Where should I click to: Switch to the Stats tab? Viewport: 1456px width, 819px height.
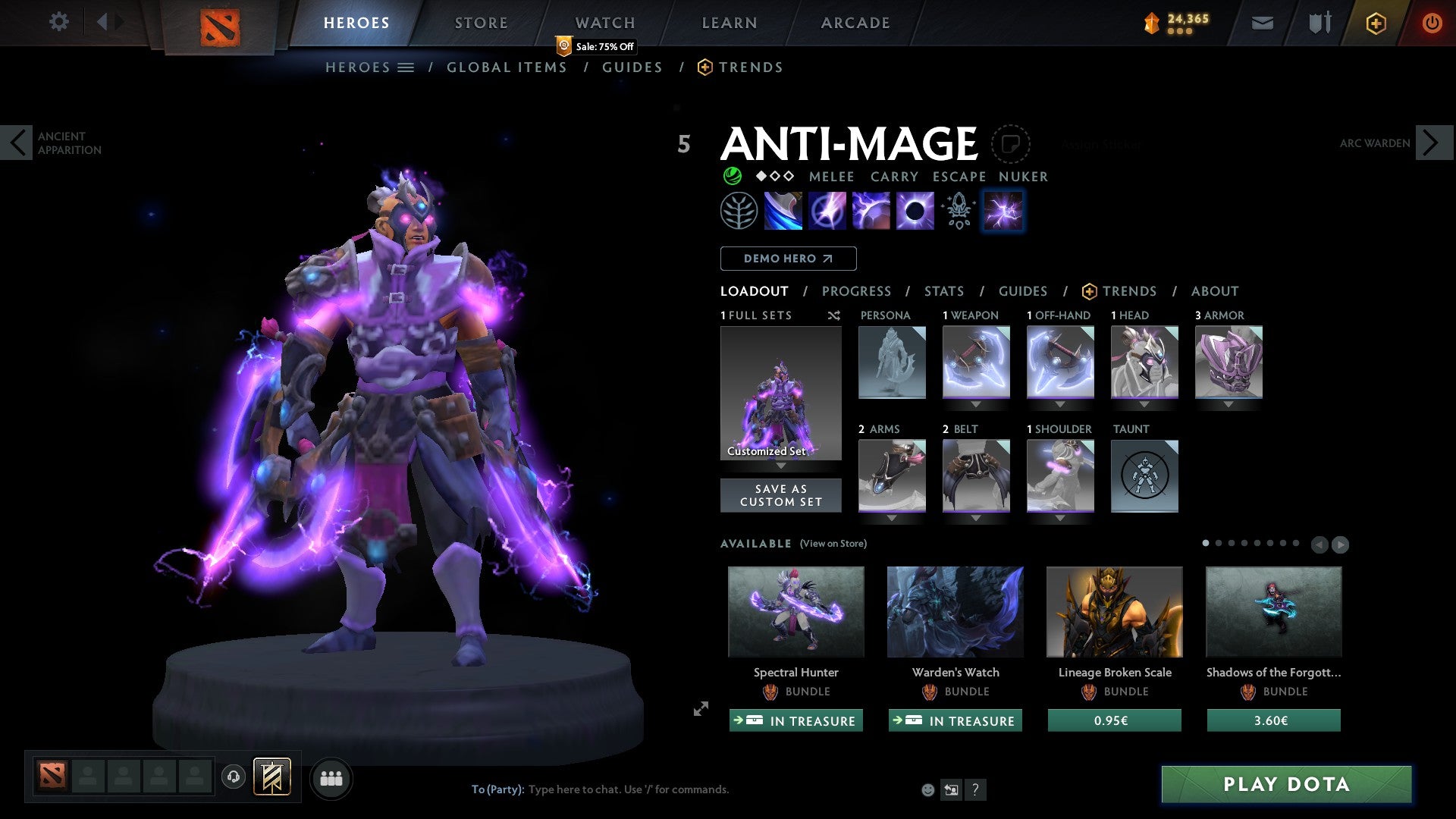click(x=943, y=290)
